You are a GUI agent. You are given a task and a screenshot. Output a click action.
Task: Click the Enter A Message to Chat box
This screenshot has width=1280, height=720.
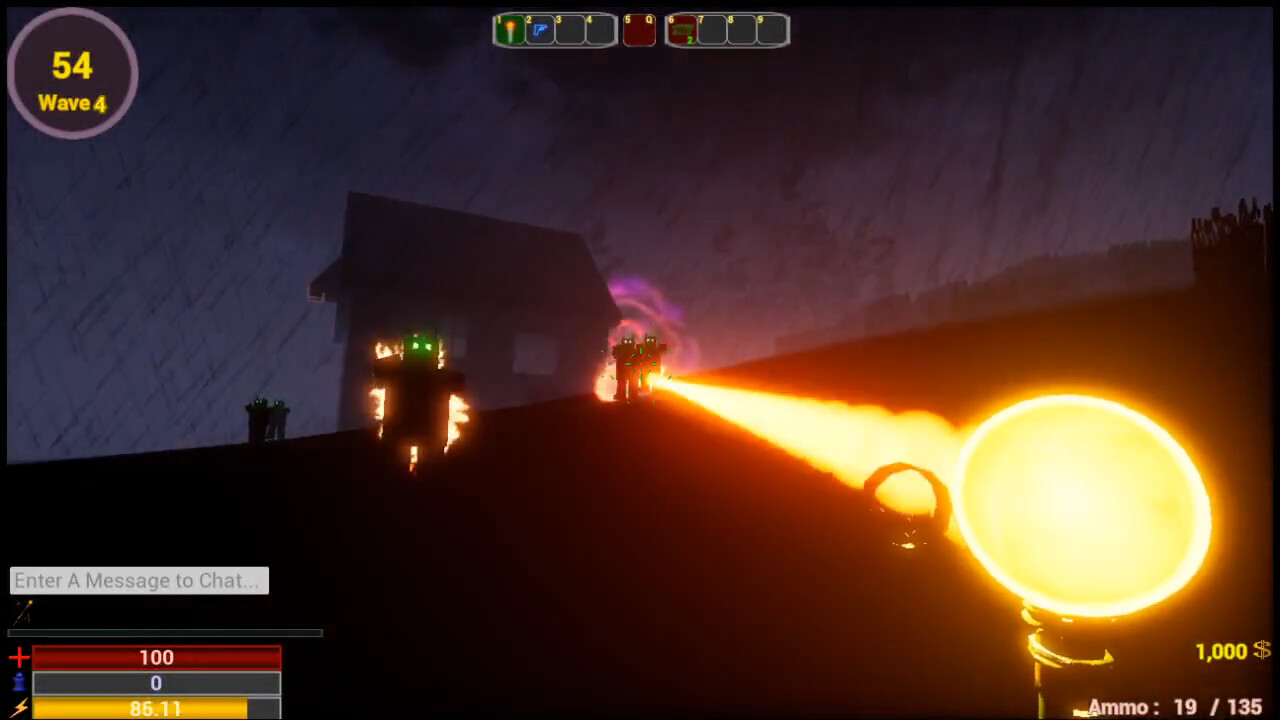tap(139, 580)
